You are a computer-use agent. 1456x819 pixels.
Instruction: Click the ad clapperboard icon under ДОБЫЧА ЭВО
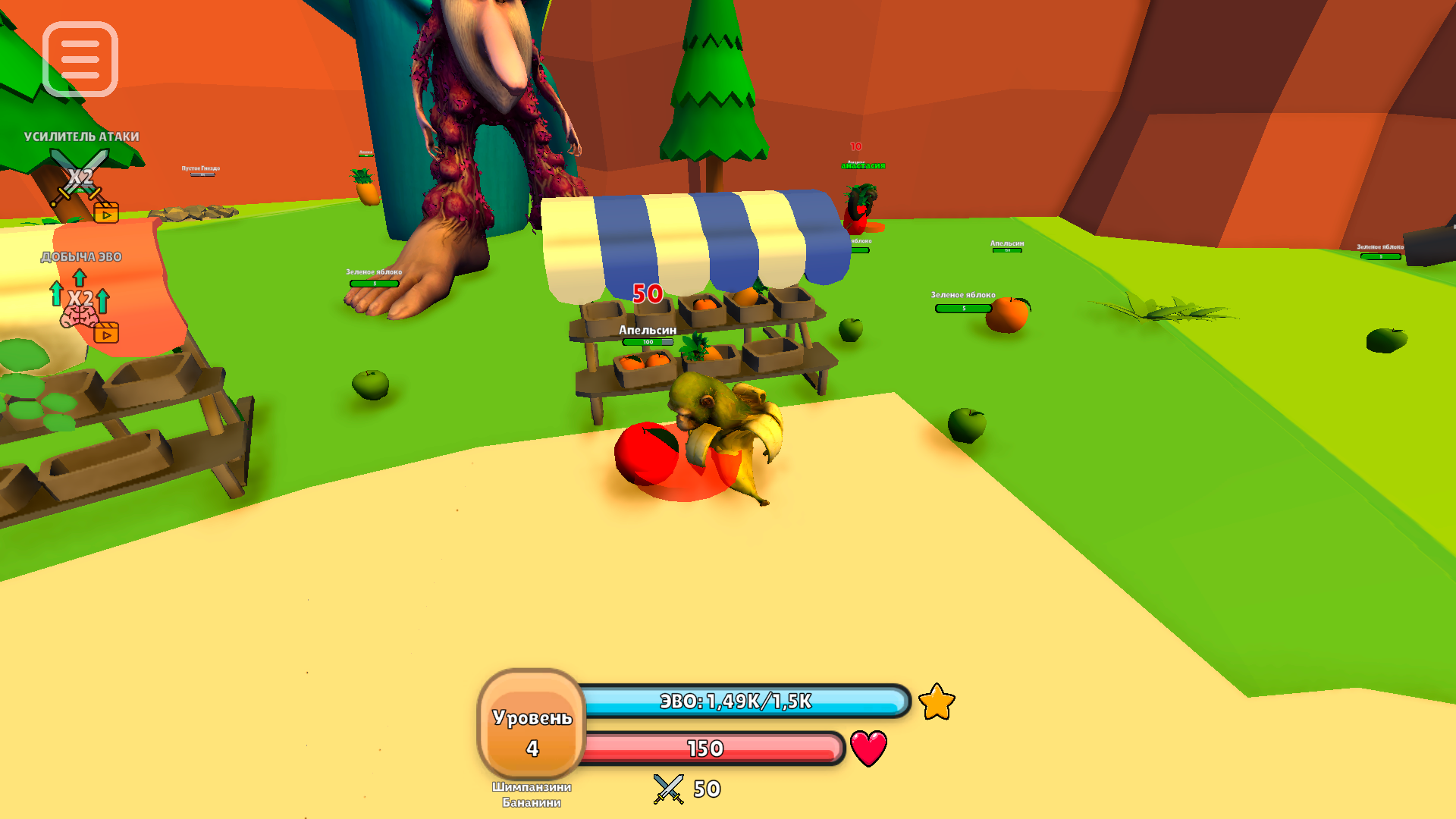pyautogui.click(x=107, y=332)
